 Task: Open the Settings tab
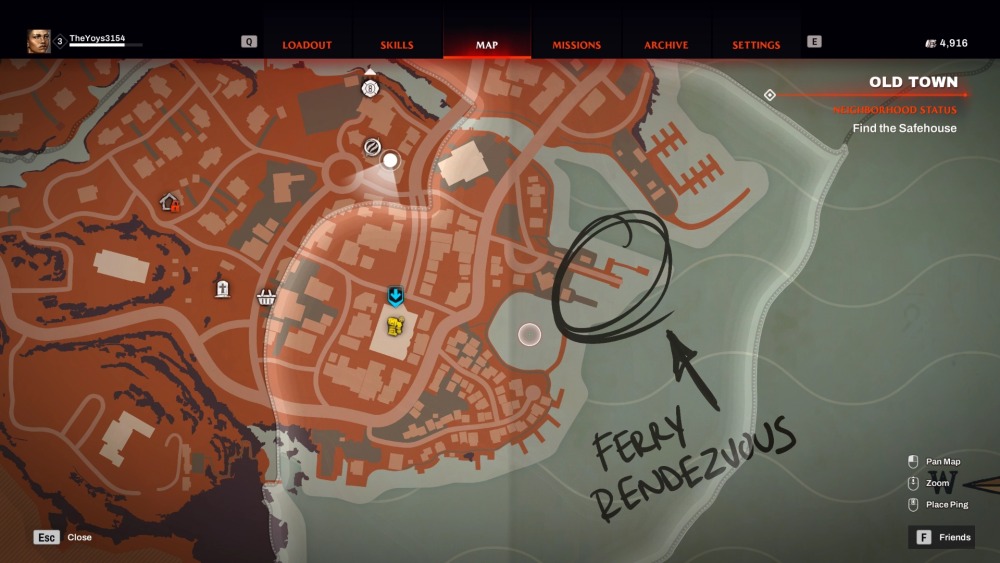click(x=756, y=45)
